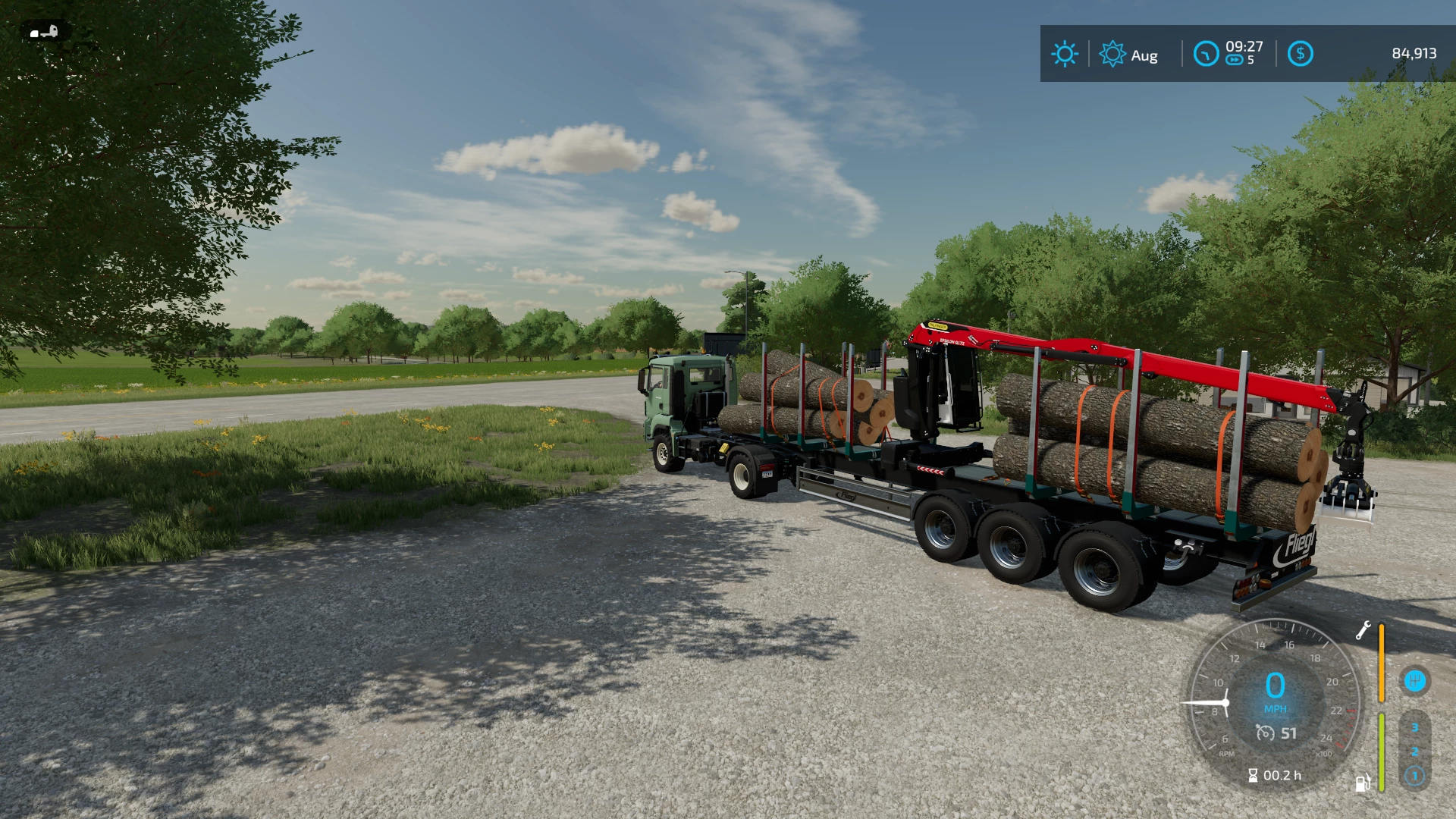
Task: Select the truck and trailer vehicle schema icon
Action: coord(45,32)
